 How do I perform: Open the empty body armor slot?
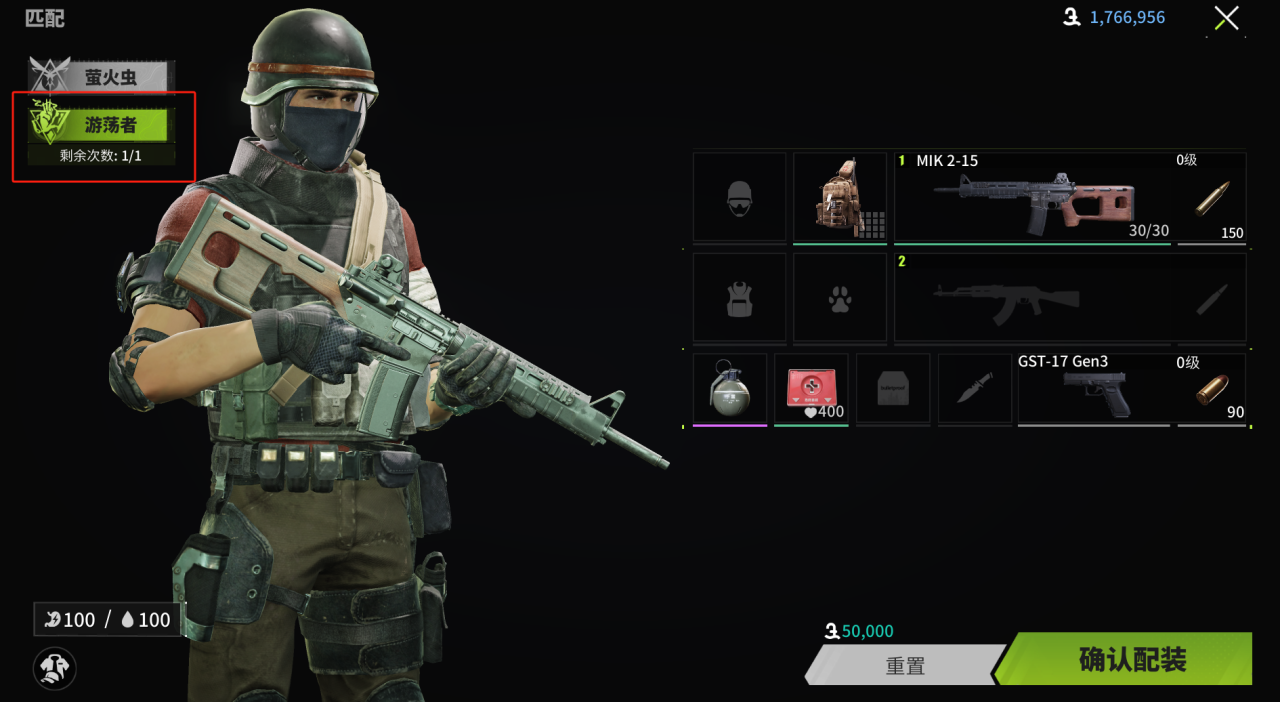pos(739,298)
